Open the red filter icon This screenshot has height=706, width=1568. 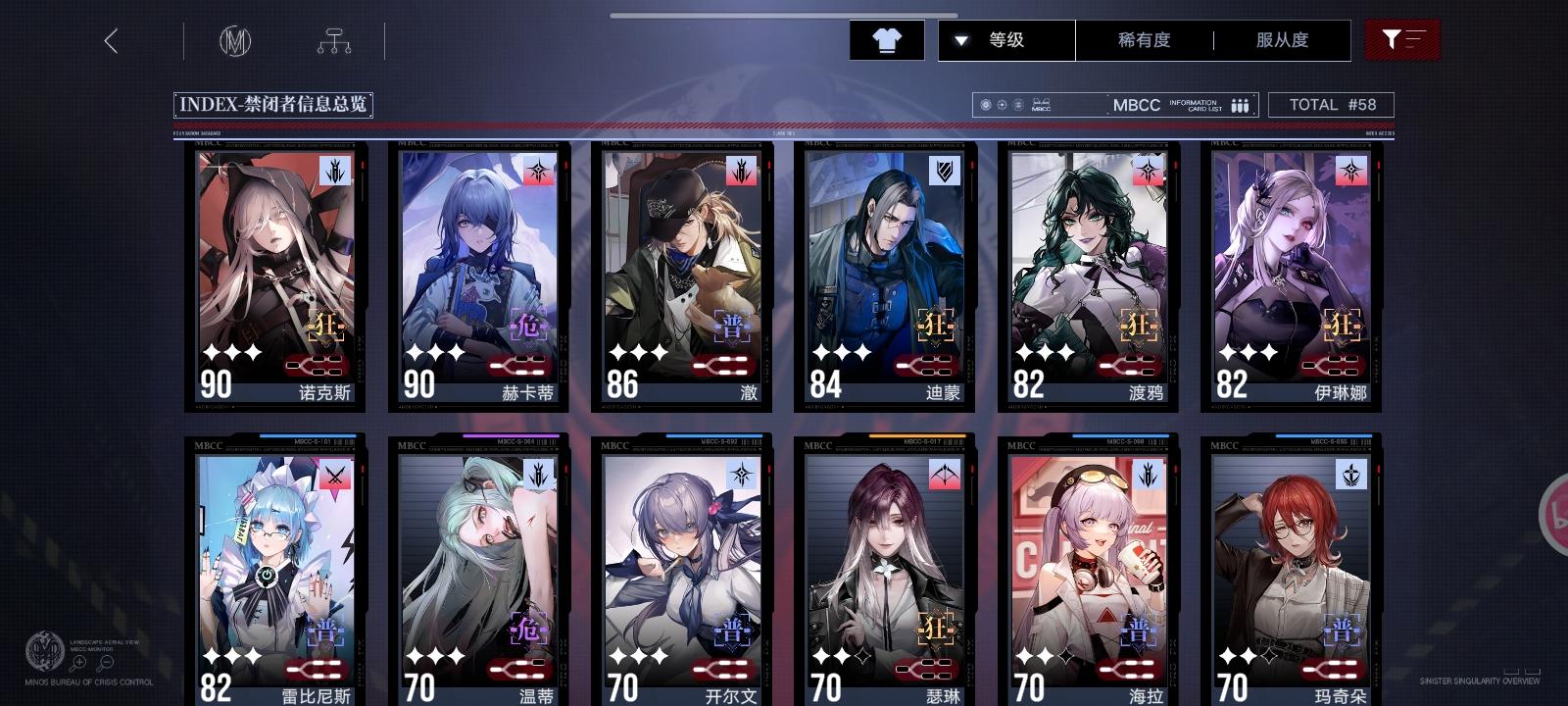tap(1402, 40)
